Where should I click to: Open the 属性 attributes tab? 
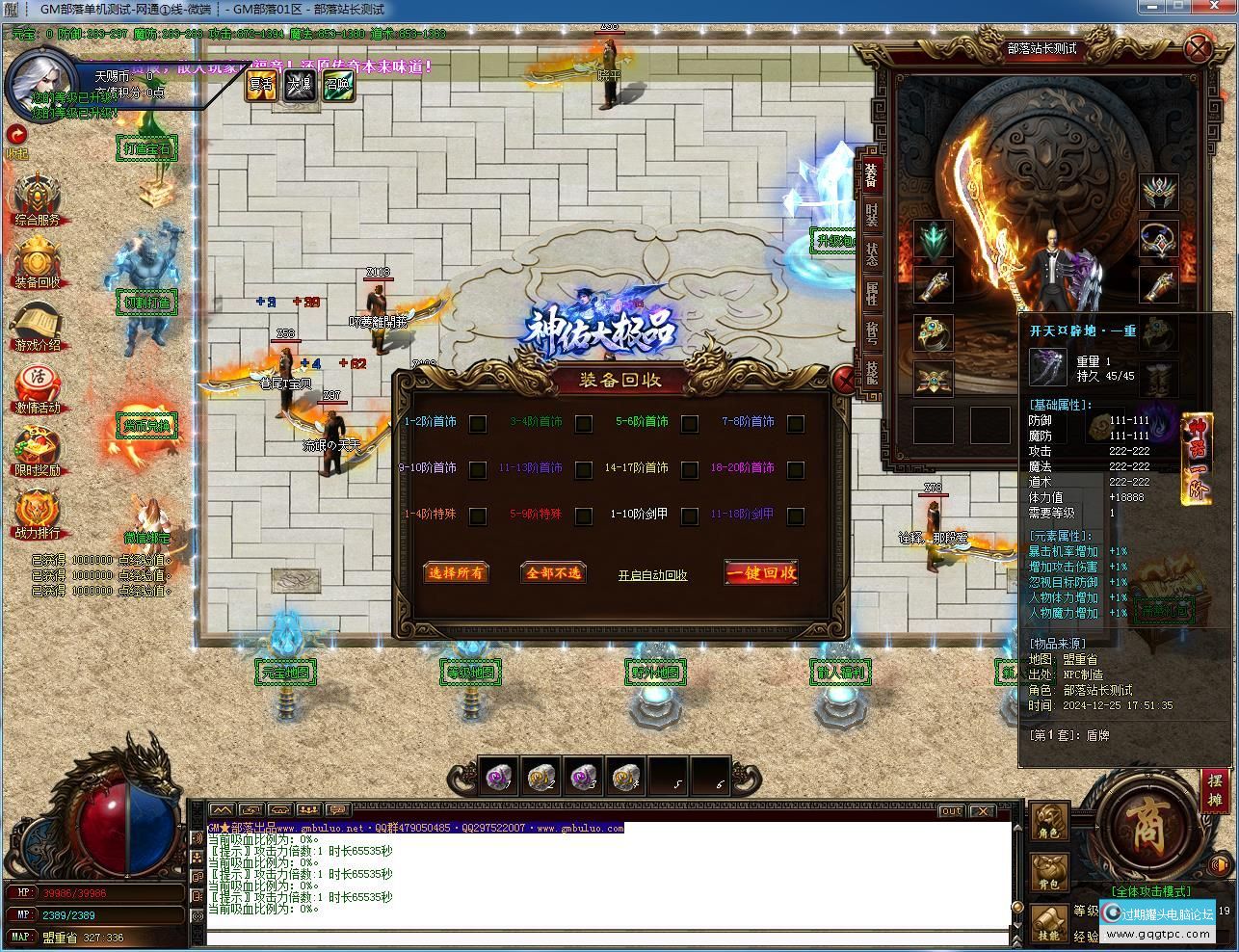[871, 294]
